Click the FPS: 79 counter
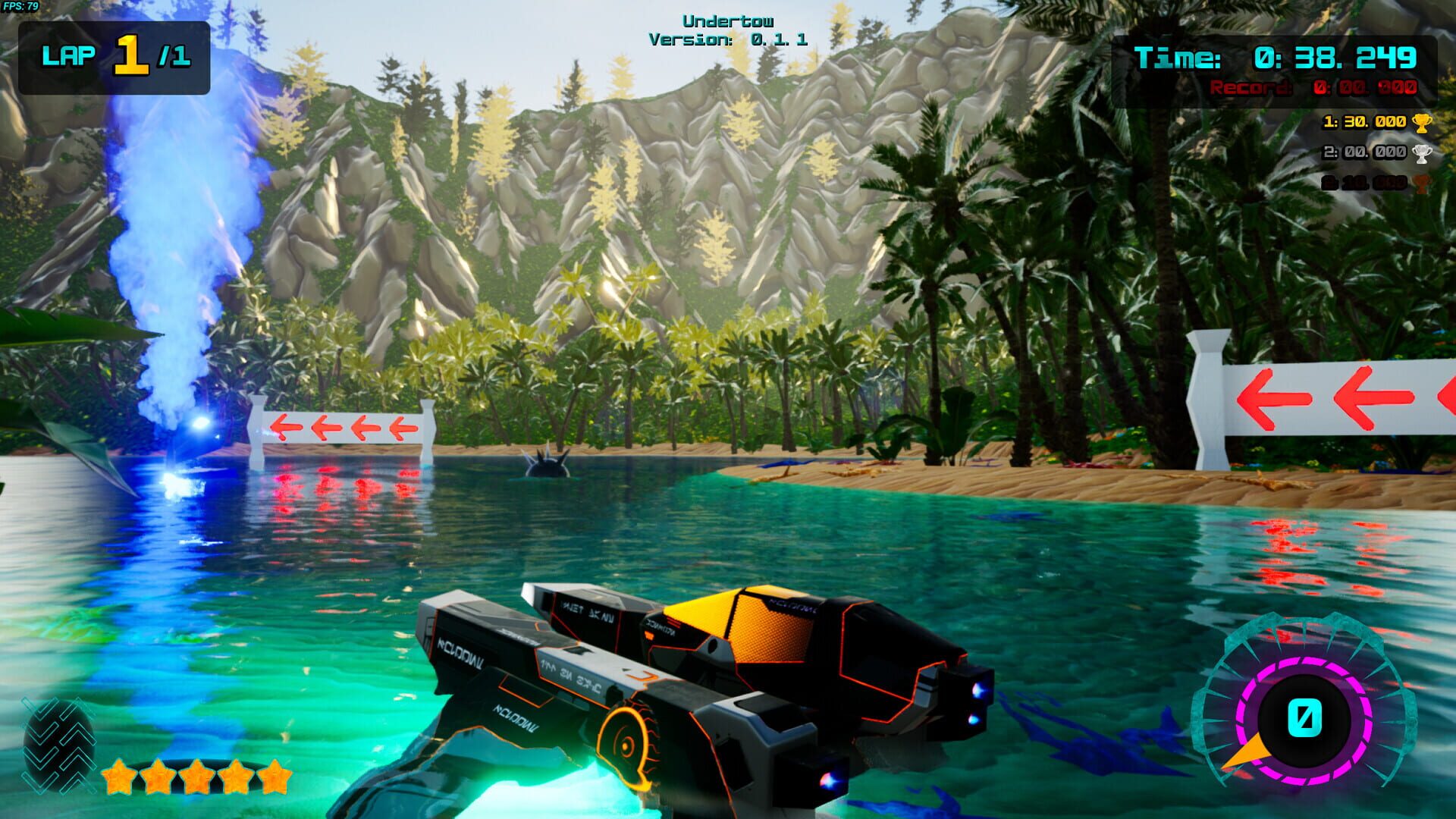 (x=19, y=6)
